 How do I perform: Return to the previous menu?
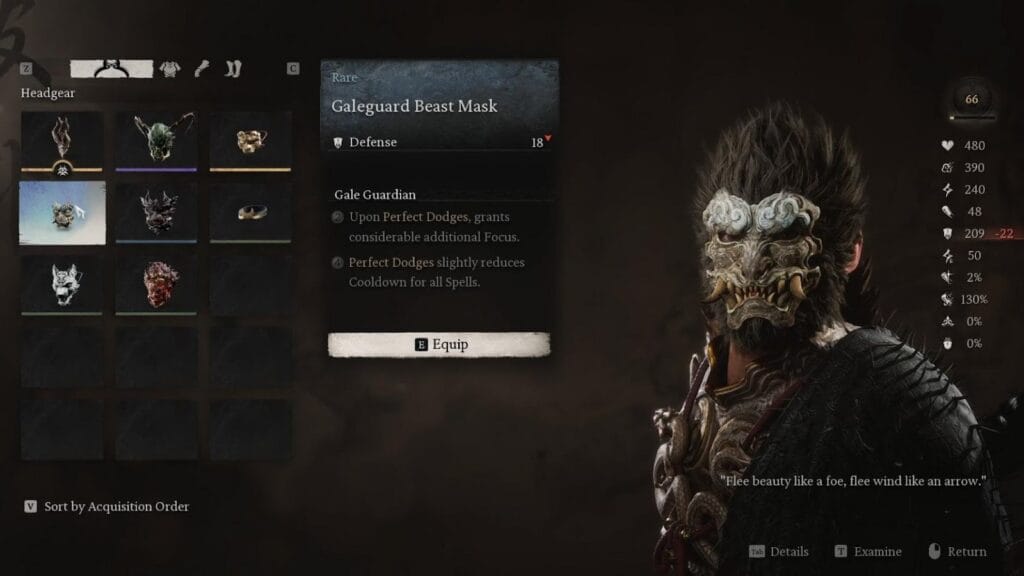956,552
